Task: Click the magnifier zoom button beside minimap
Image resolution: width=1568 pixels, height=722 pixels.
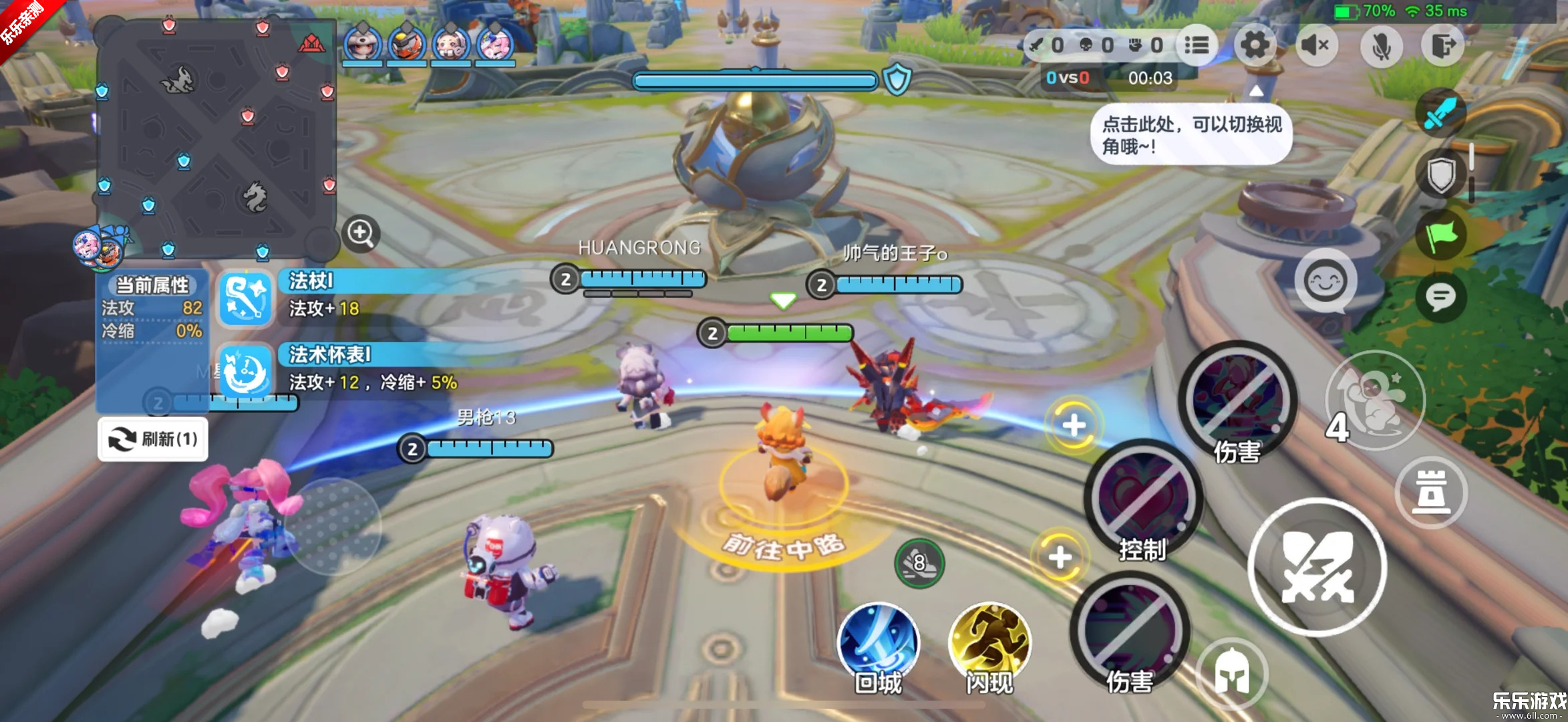Action: tap(361, 233)
